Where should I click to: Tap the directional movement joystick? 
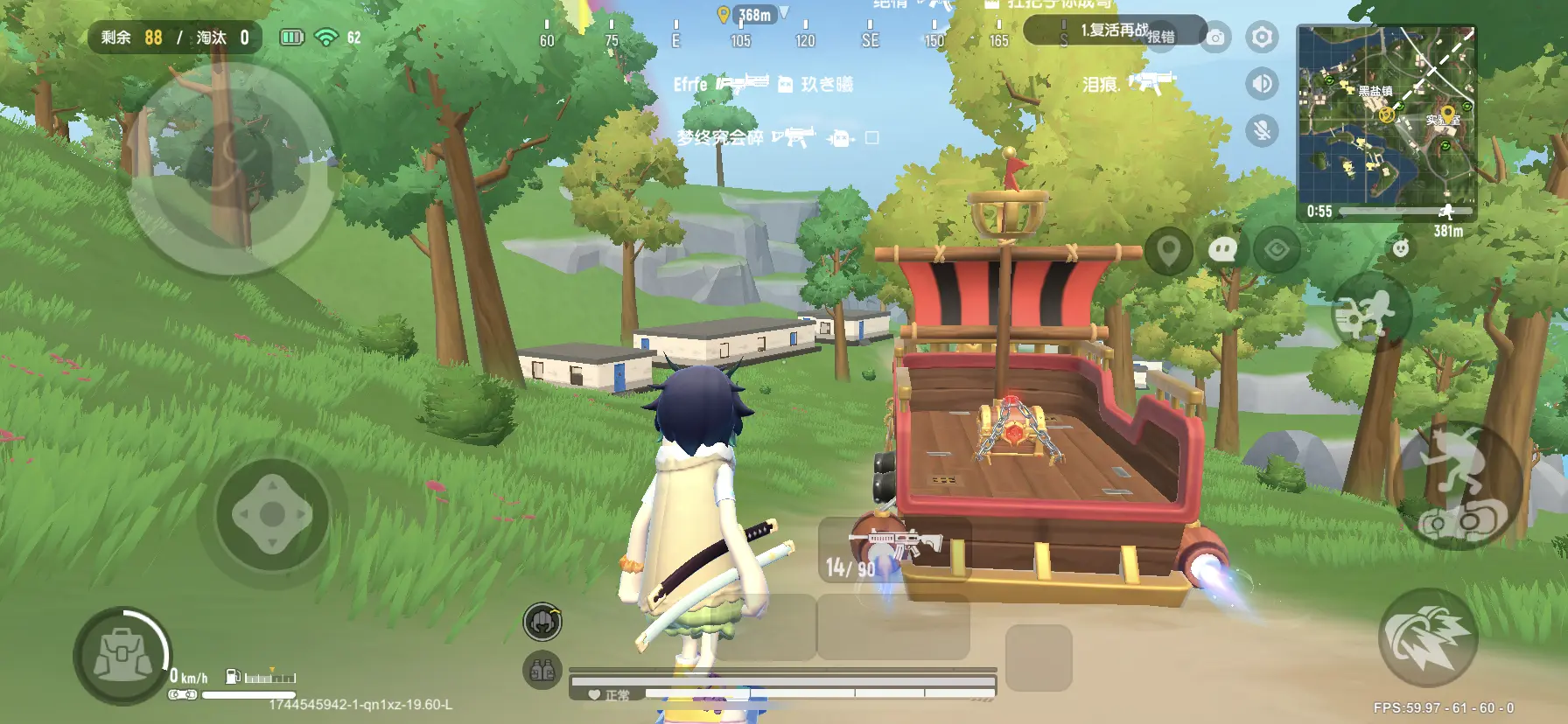(x=272, y=515)
